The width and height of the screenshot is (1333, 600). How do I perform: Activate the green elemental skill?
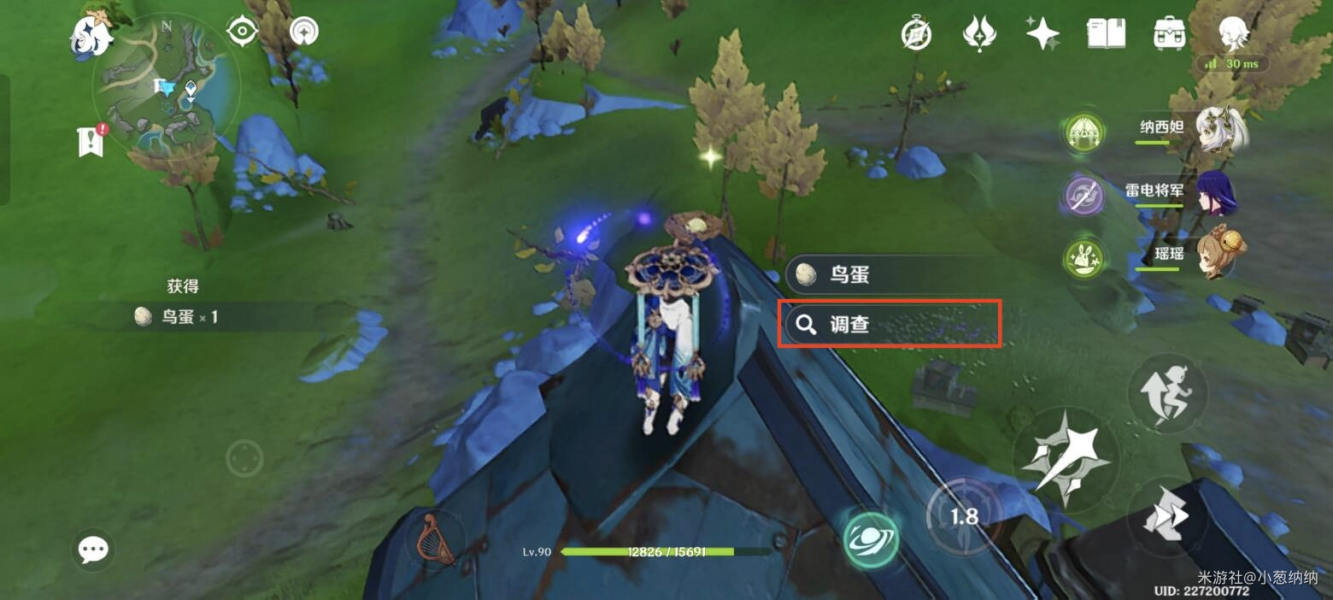[869, 540]
